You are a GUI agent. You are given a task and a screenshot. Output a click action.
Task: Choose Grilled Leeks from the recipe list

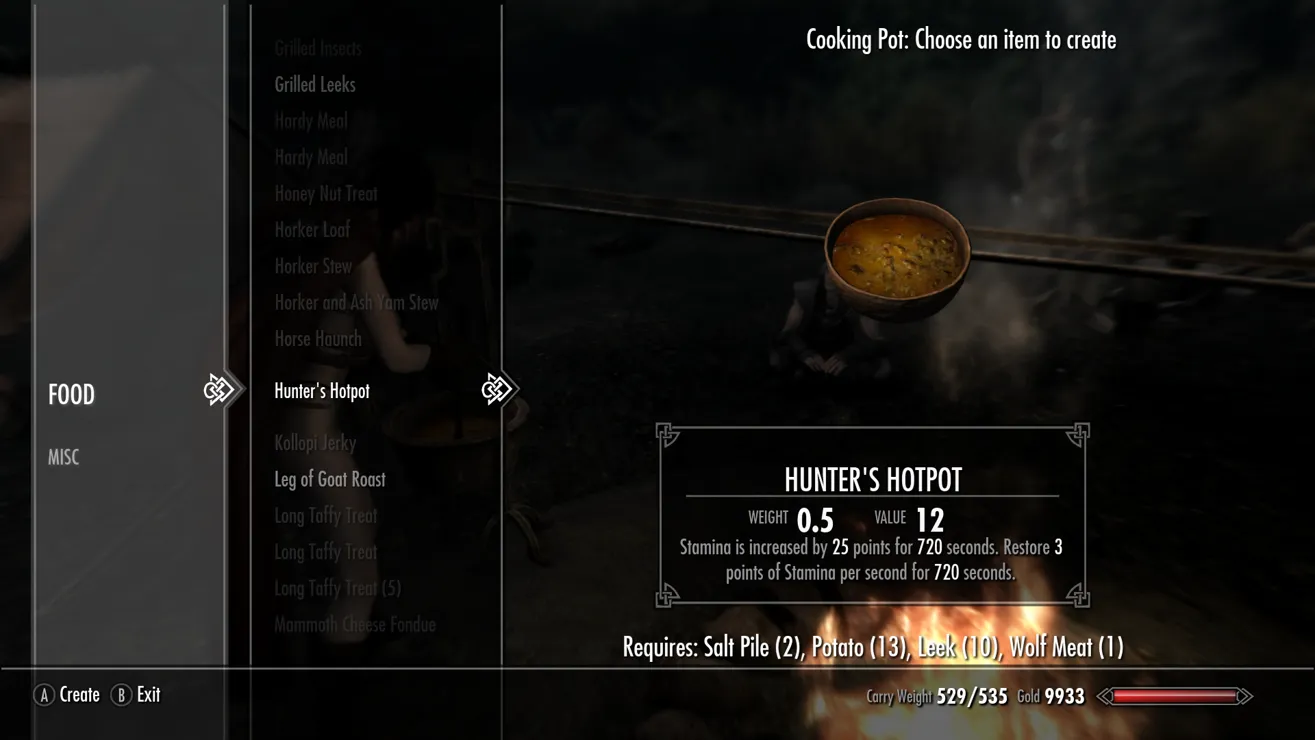315,85
